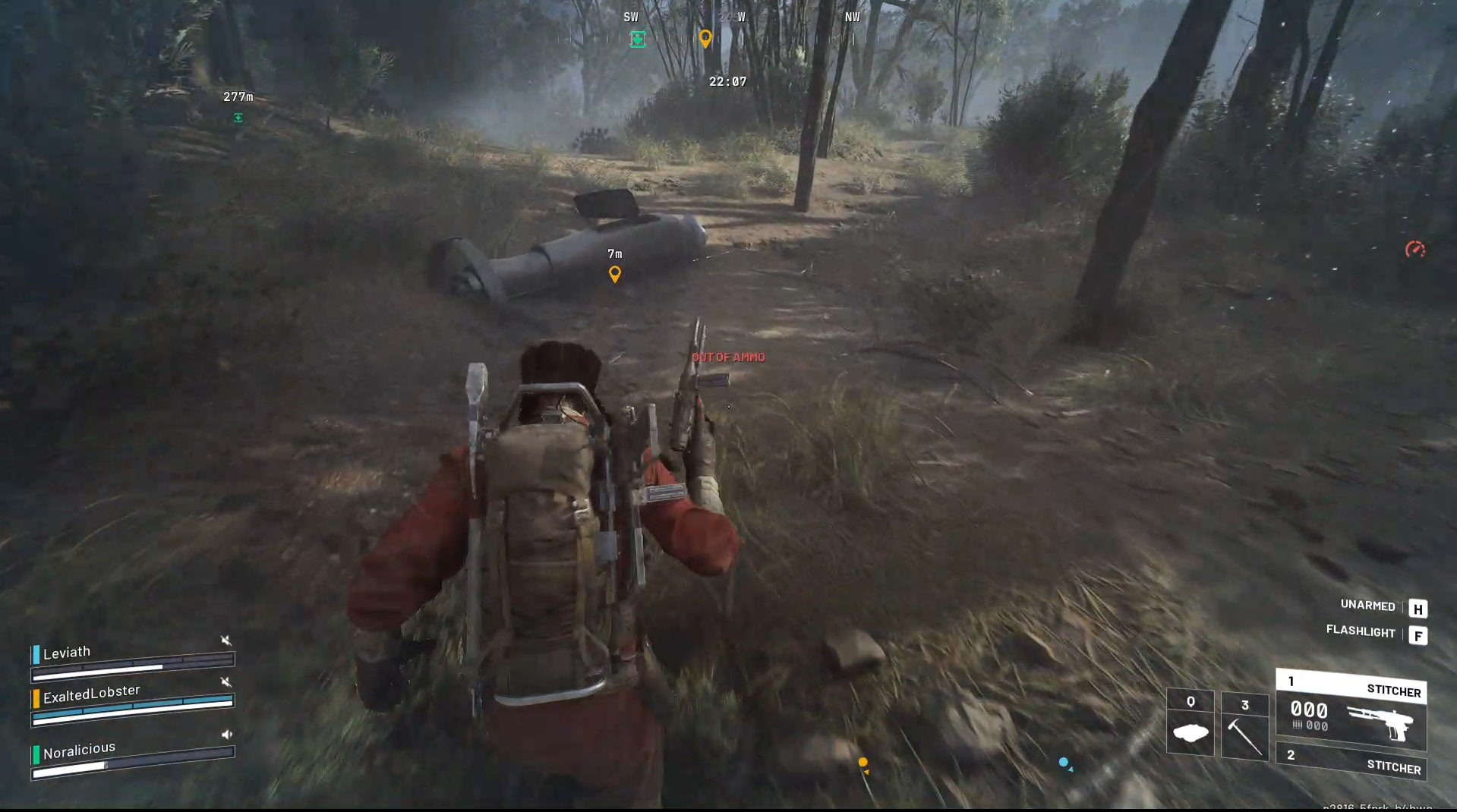Select the green objective marker at 277m
The height and width of the screenshot is (812, 1457).
(238, 117)
